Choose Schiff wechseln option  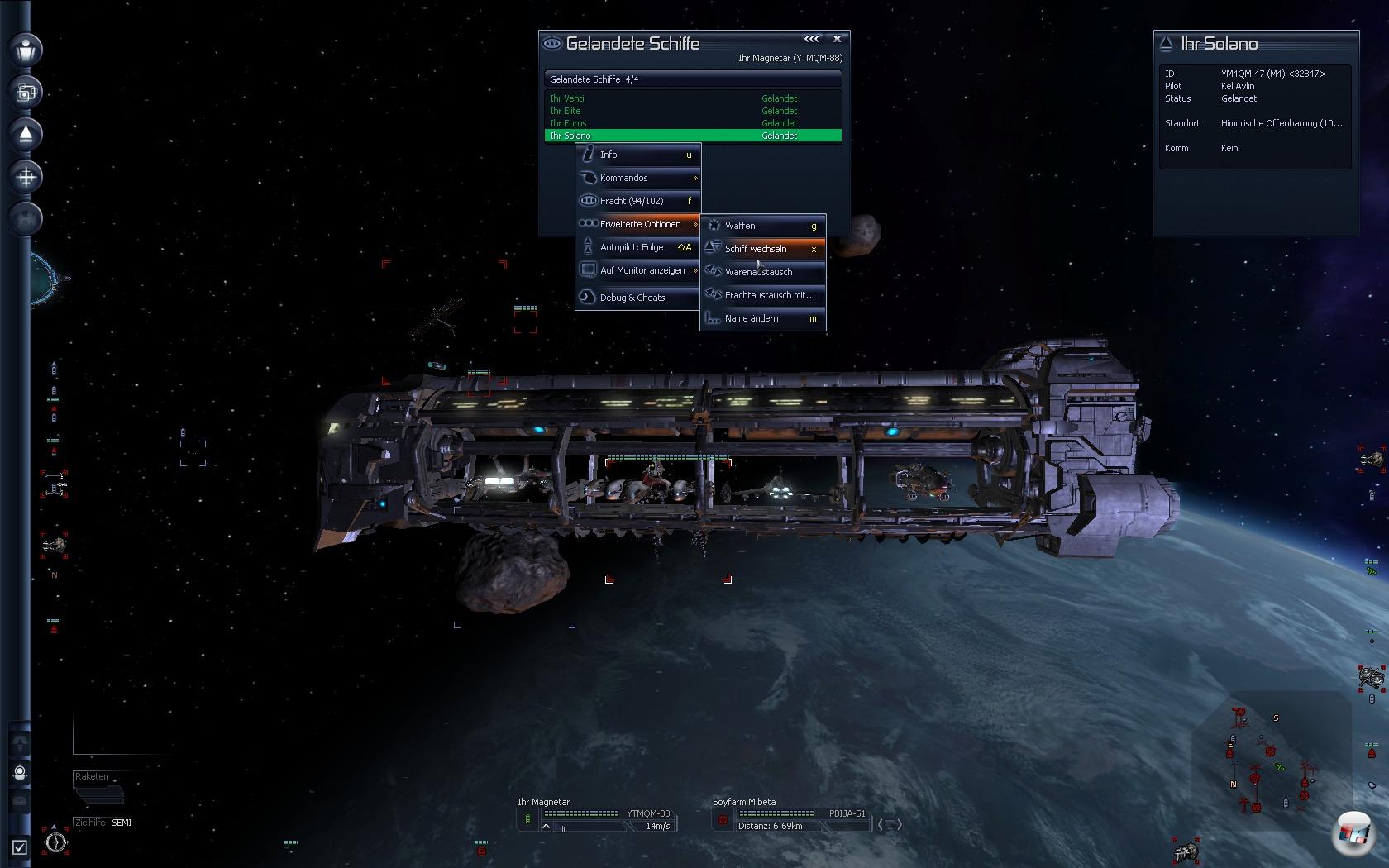(x=762, y=249)
